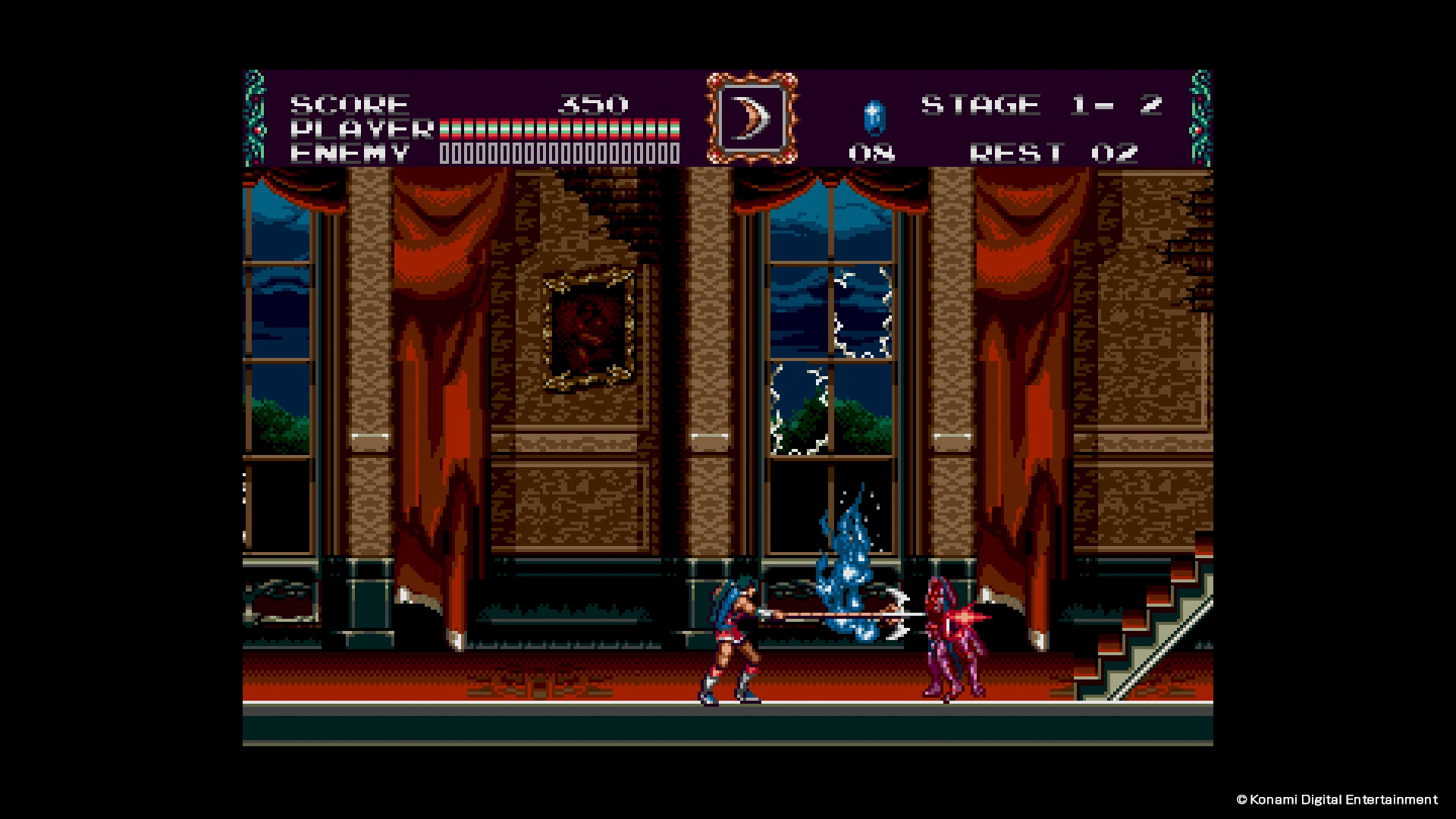Click the blue gem icon above the 08 counter

(874, 117)
